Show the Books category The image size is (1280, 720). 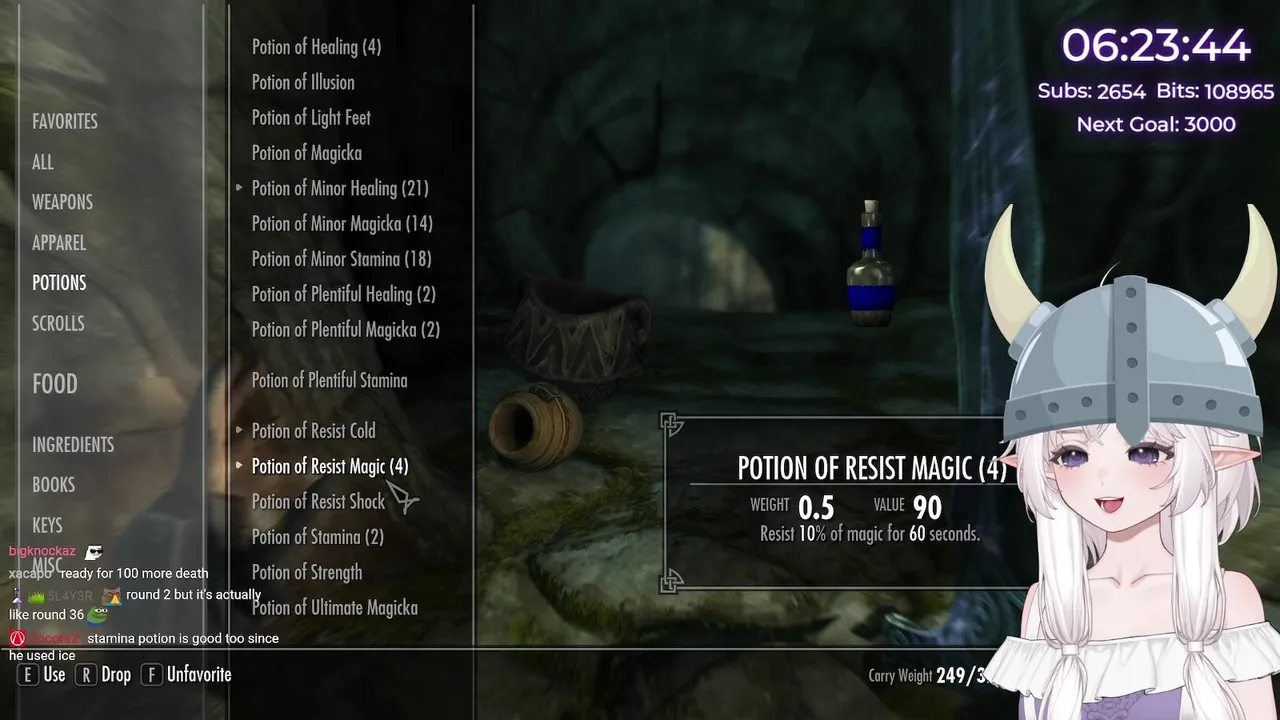(x=54, y=485)
